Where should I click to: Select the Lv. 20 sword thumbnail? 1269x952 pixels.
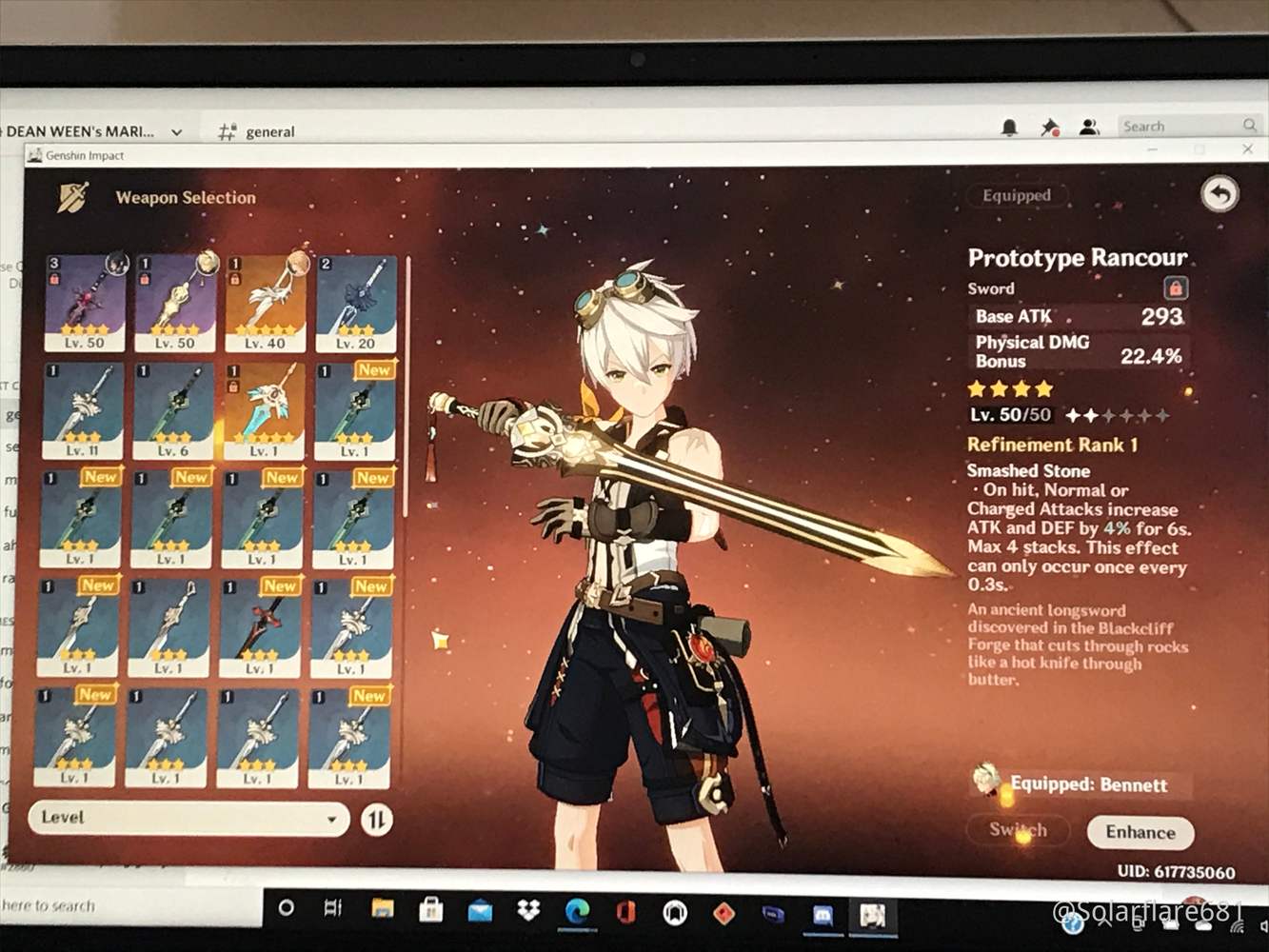[x=358, y=300]
